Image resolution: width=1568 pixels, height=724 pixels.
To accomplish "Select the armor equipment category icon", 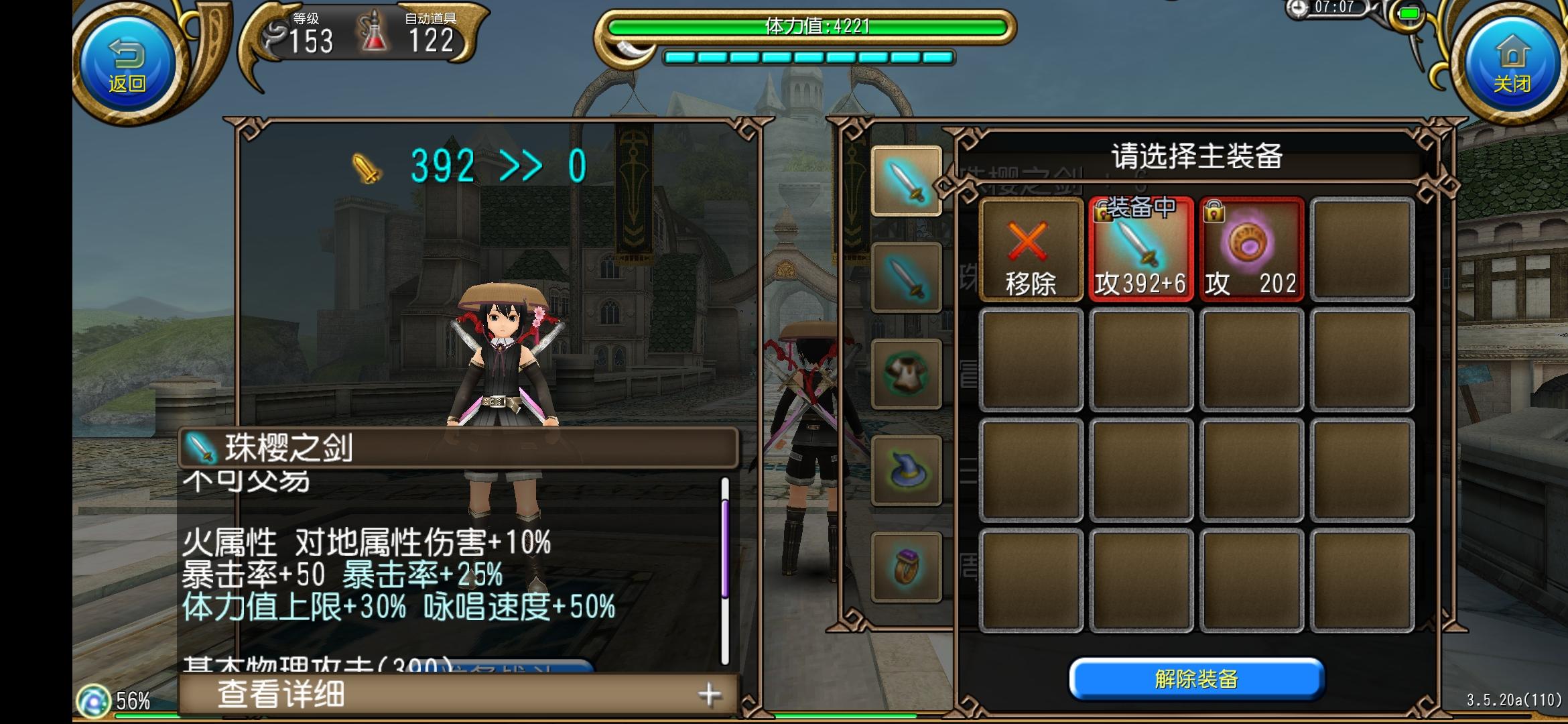I will (x=907, y=373).
